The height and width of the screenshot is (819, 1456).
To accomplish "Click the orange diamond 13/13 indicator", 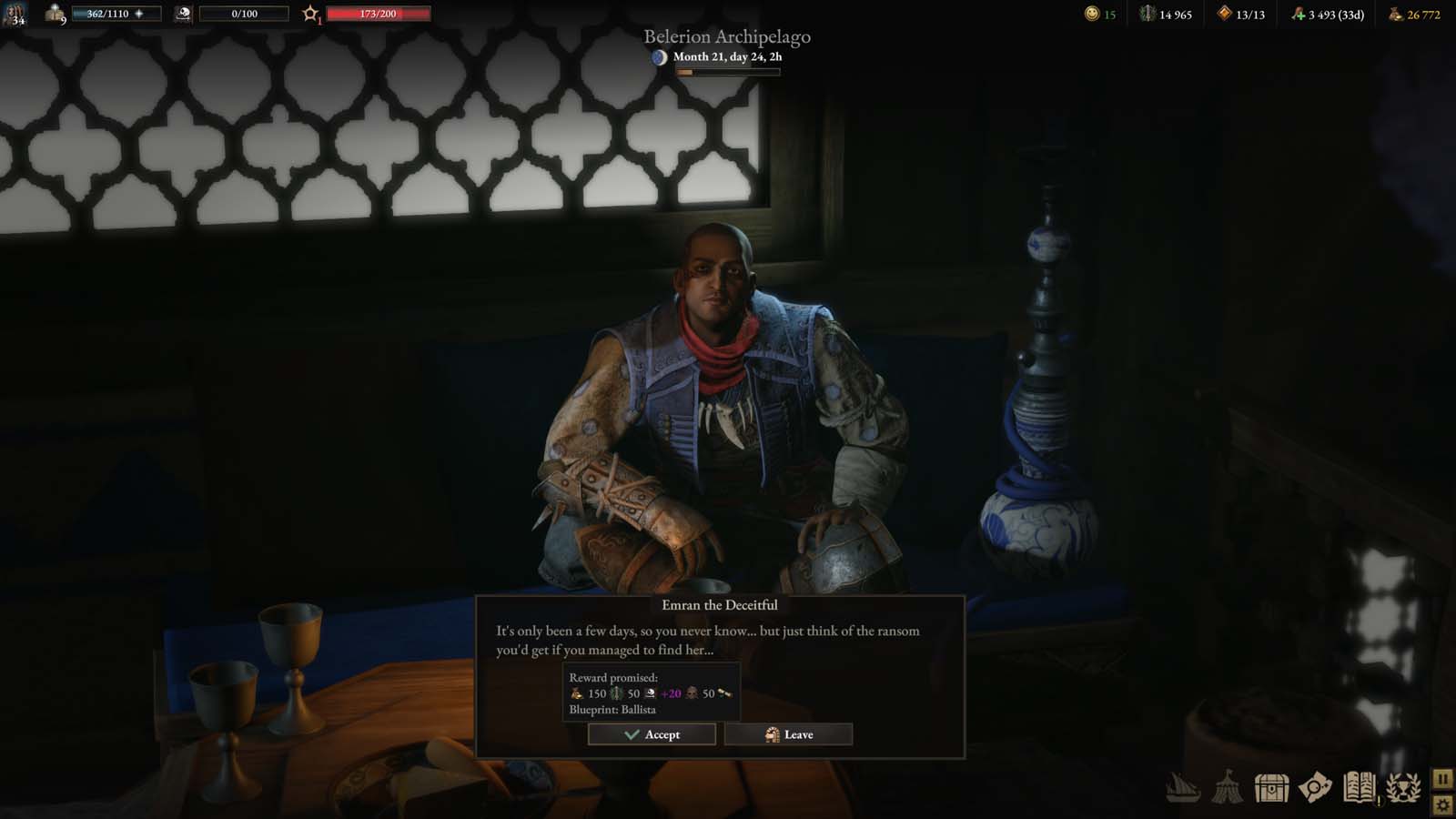I will (1224, 15).
